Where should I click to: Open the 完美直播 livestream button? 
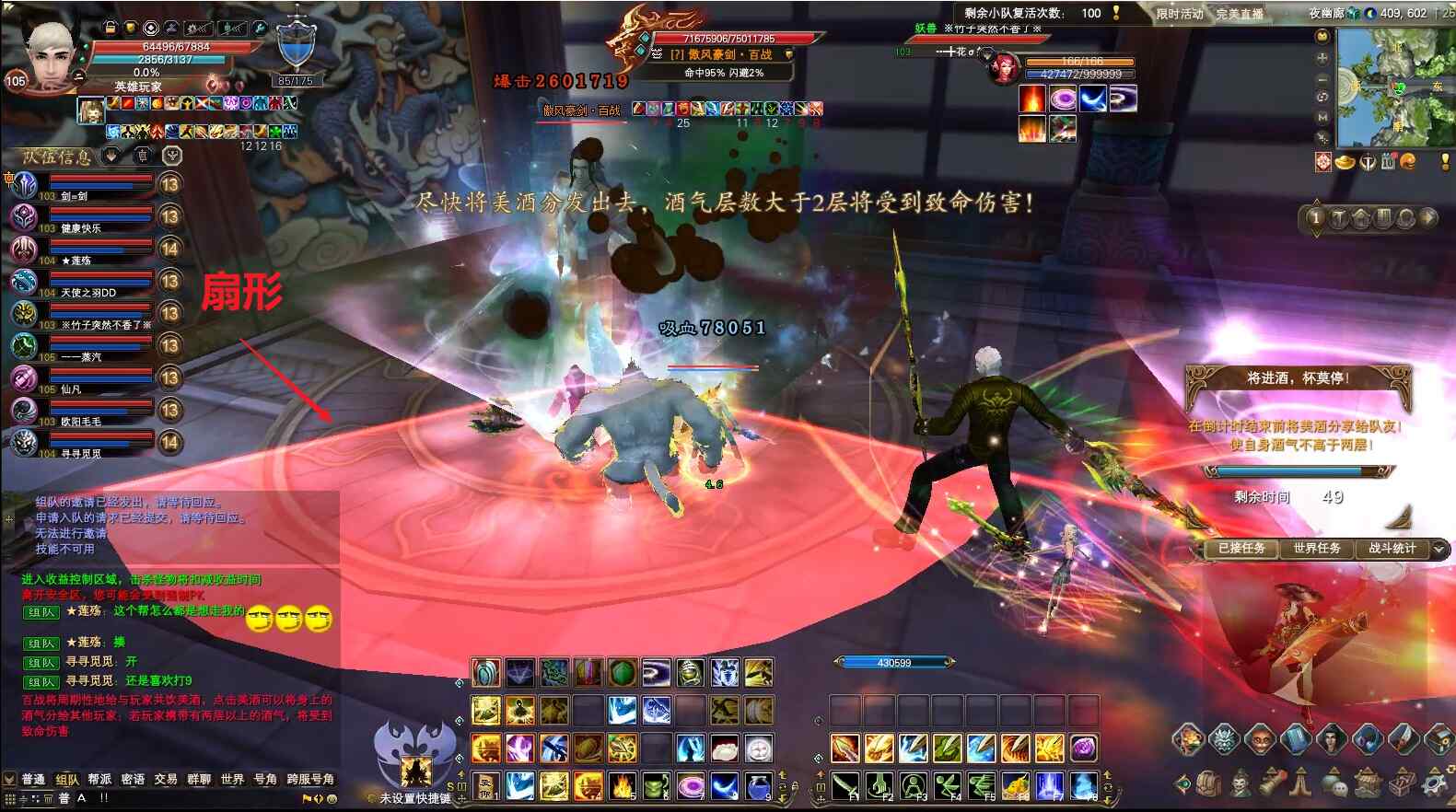(x=1240, y=14)
